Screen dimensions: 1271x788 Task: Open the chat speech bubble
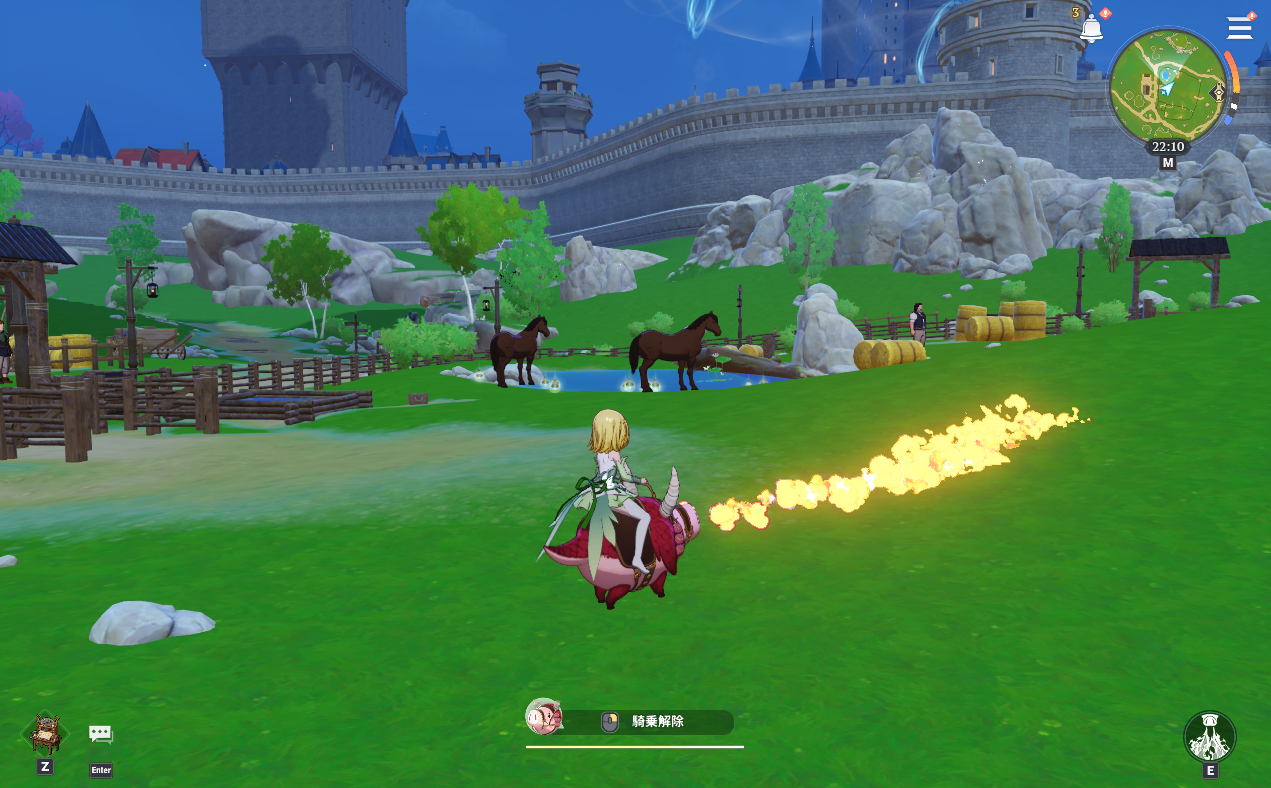pyautogui.click(x=100, y=735)
